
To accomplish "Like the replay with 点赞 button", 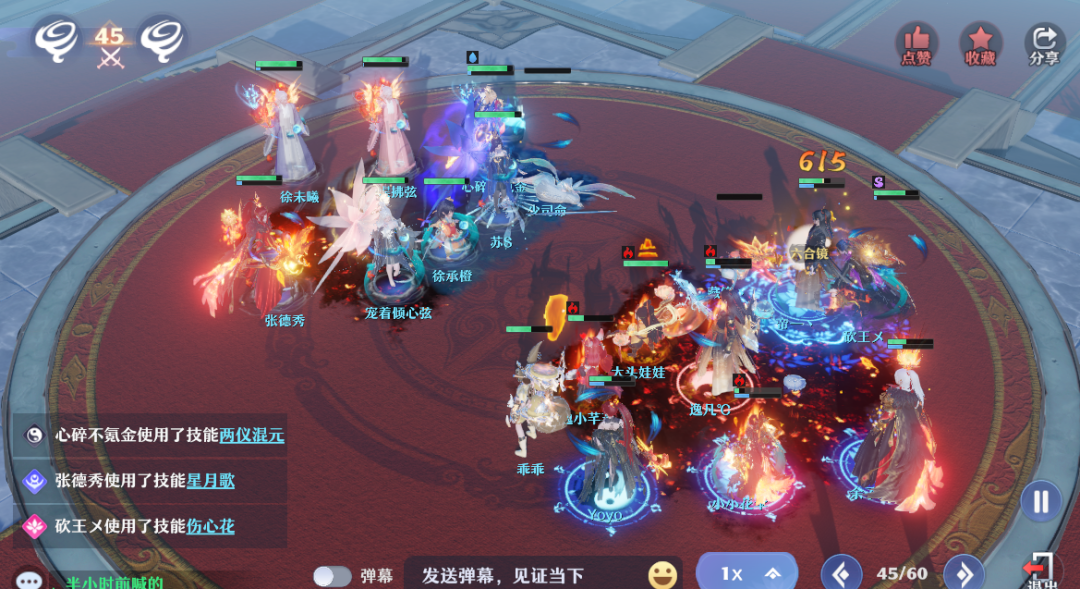I will (916, 44).
